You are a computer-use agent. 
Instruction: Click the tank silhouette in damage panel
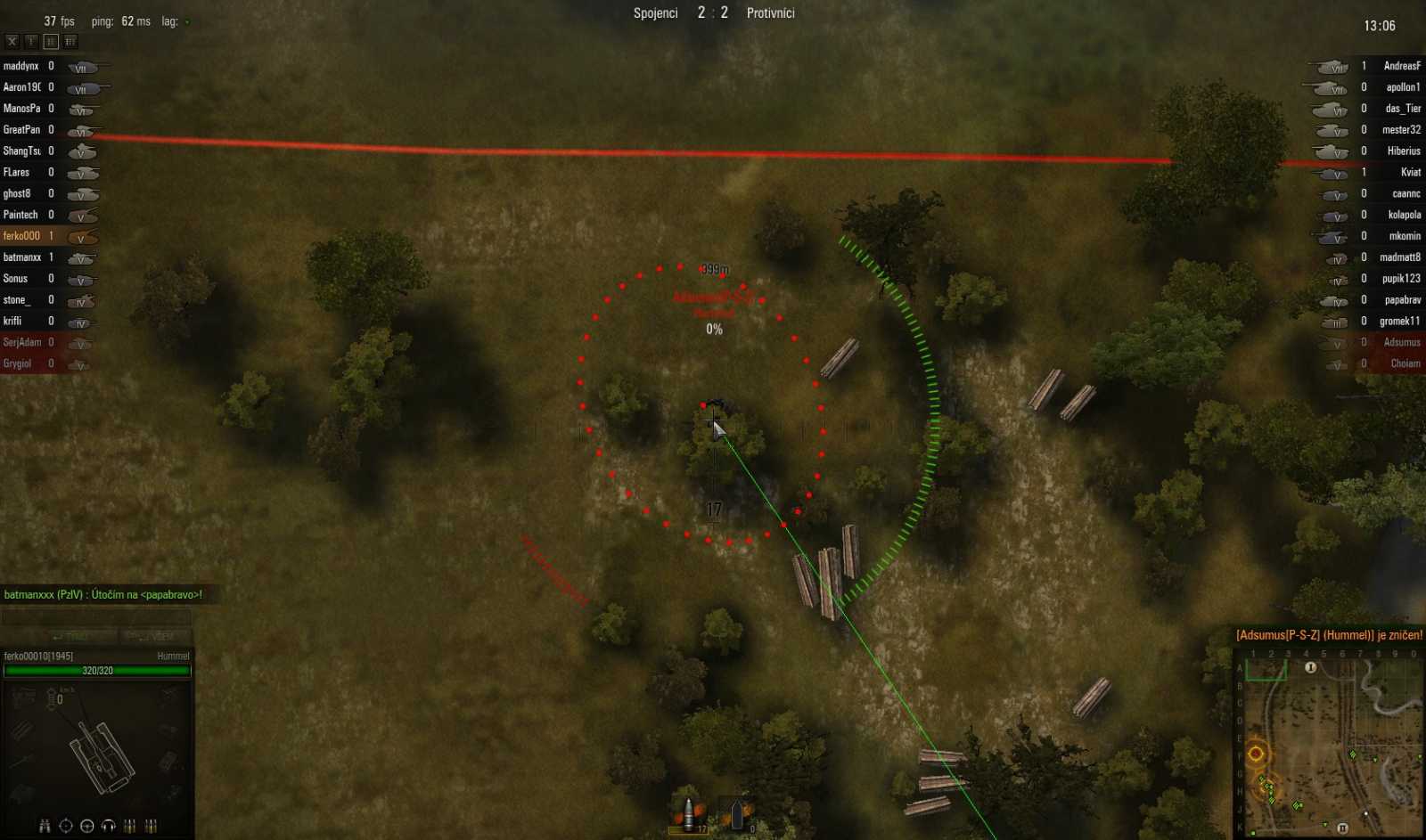pos(101,757)
